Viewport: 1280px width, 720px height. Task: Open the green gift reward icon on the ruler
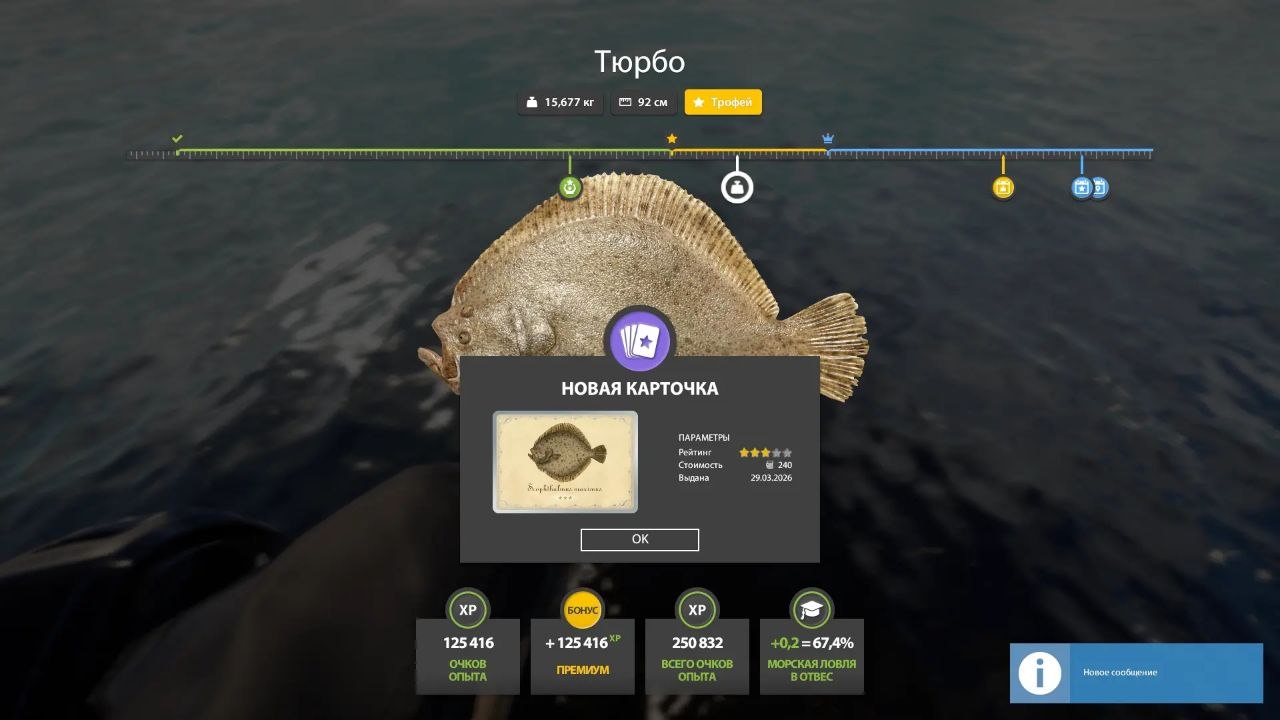click(570, 186)
